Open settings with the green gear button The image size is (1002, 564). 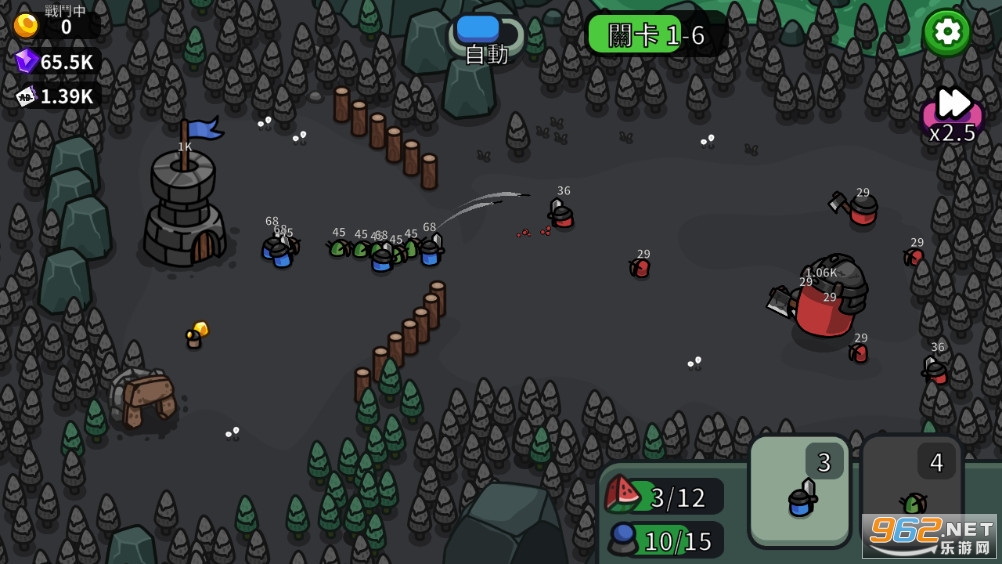tap(945, 32)
